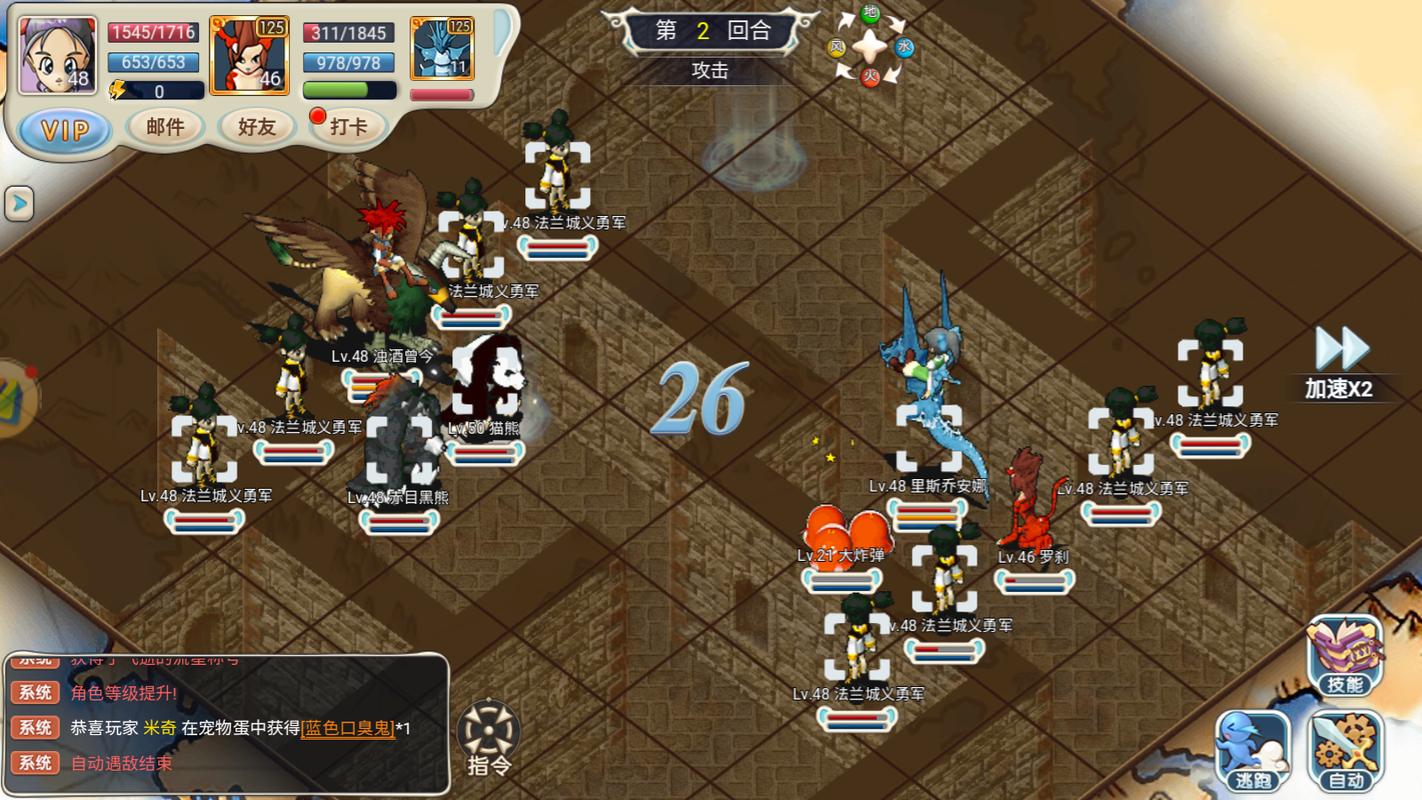The image size is (1422, 800).
Task: Select the player girl portrait
Action: click(x=58, y=55)
